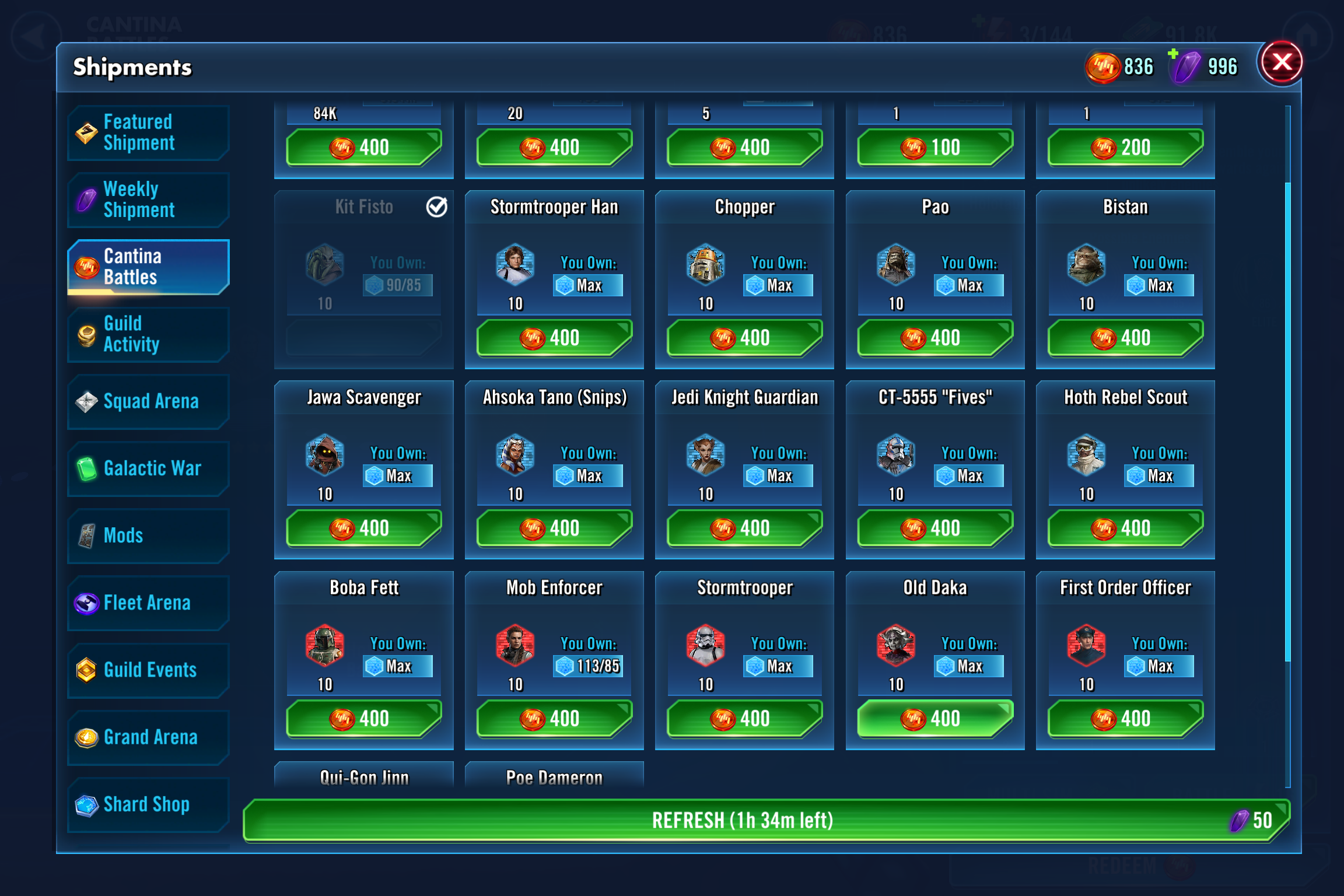Buy 10 Chopper shards for 400
The image size is (1344, 896).
744,338
